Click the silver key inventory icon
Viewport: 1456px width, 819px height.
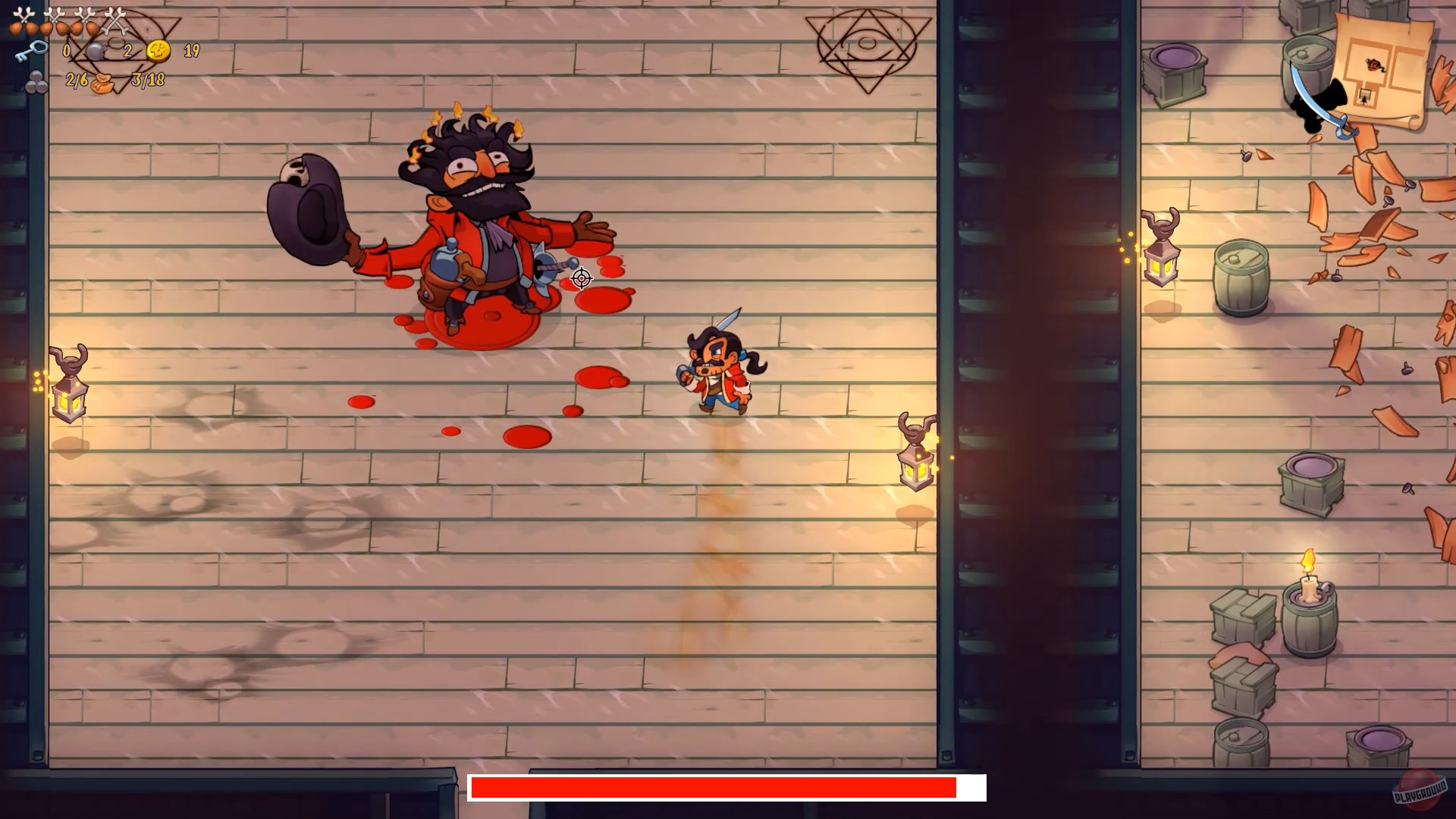33,52
